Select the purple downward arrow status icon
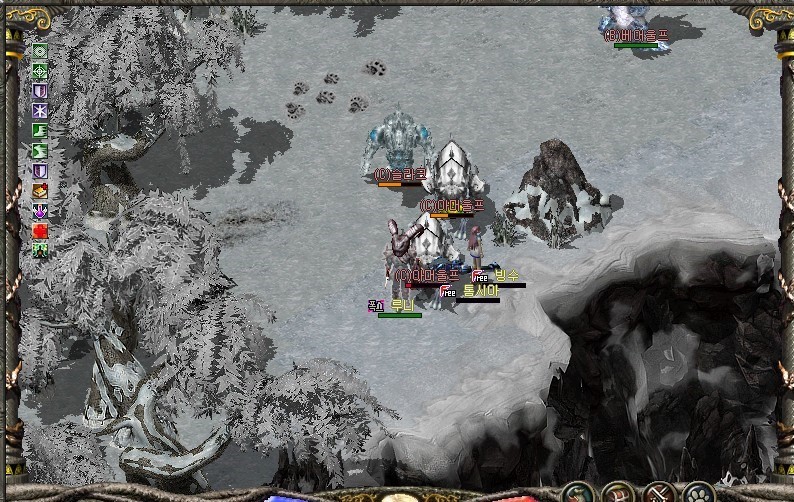This screenshot has width=794, height=502. pos(40,210)
